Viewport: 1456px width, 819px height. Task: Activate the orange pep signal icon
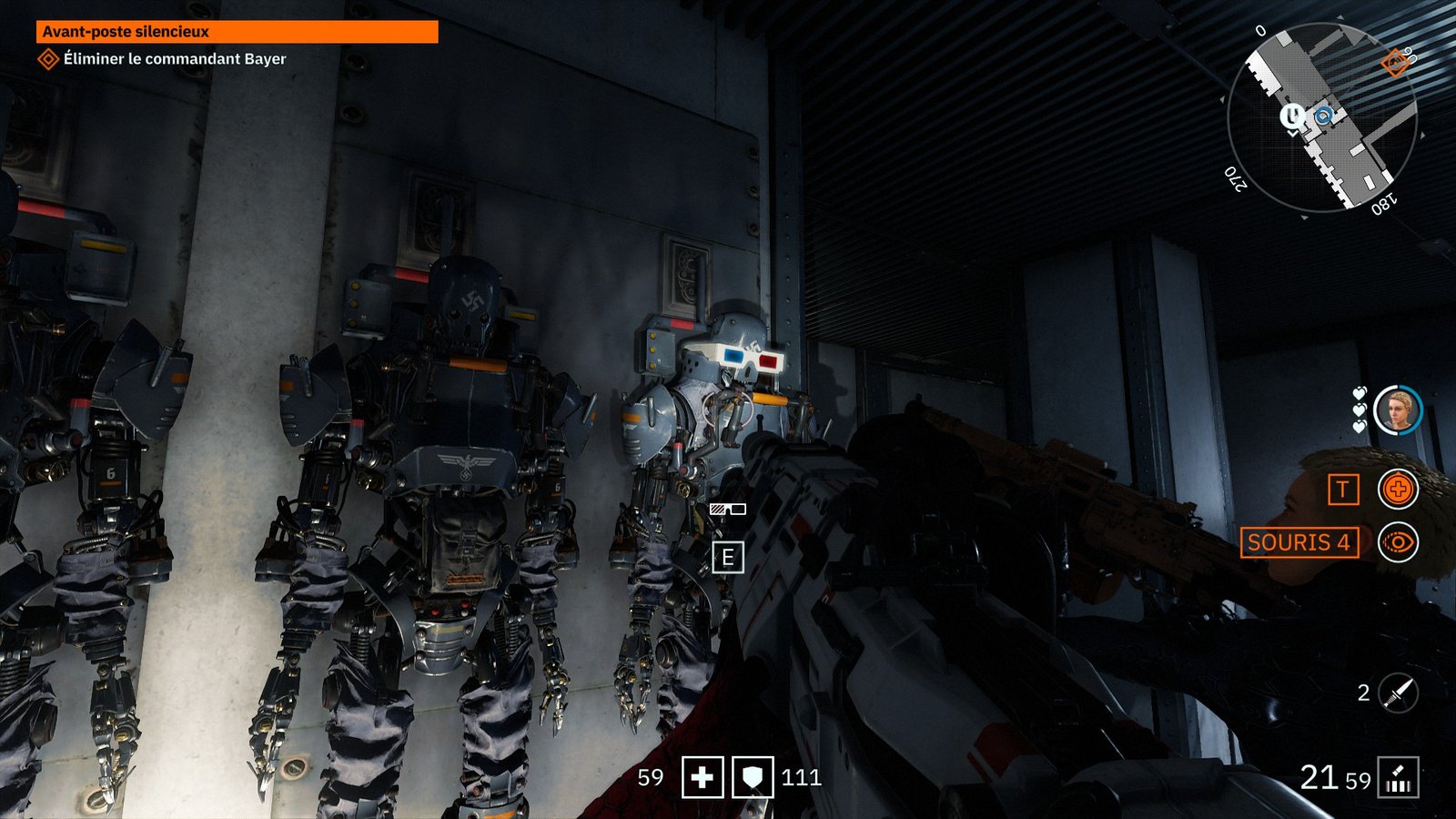tap(1398, 490)
